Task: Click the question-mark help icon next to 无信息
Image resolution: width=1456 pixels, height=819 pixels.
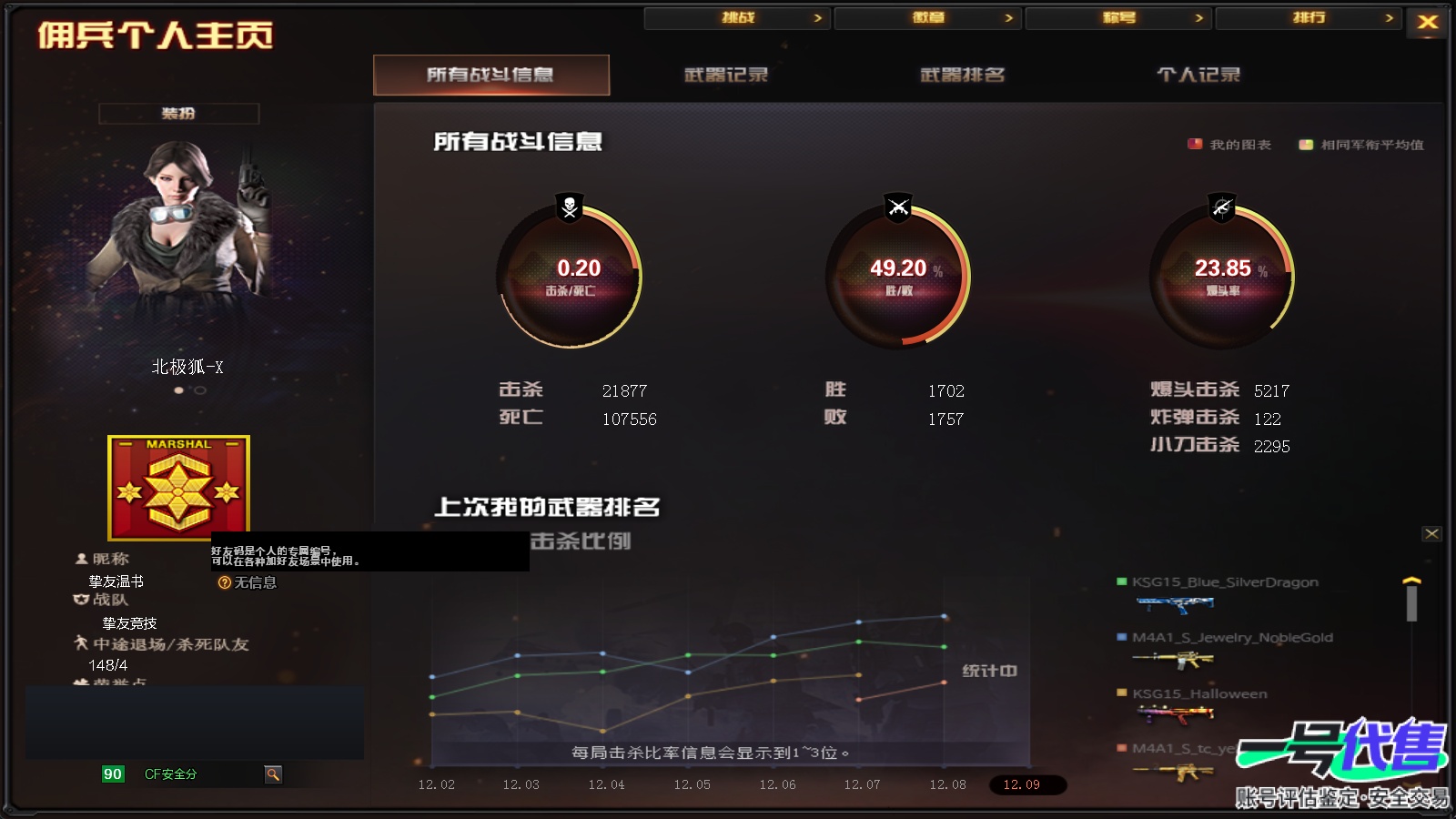Action: click(223, 582)
